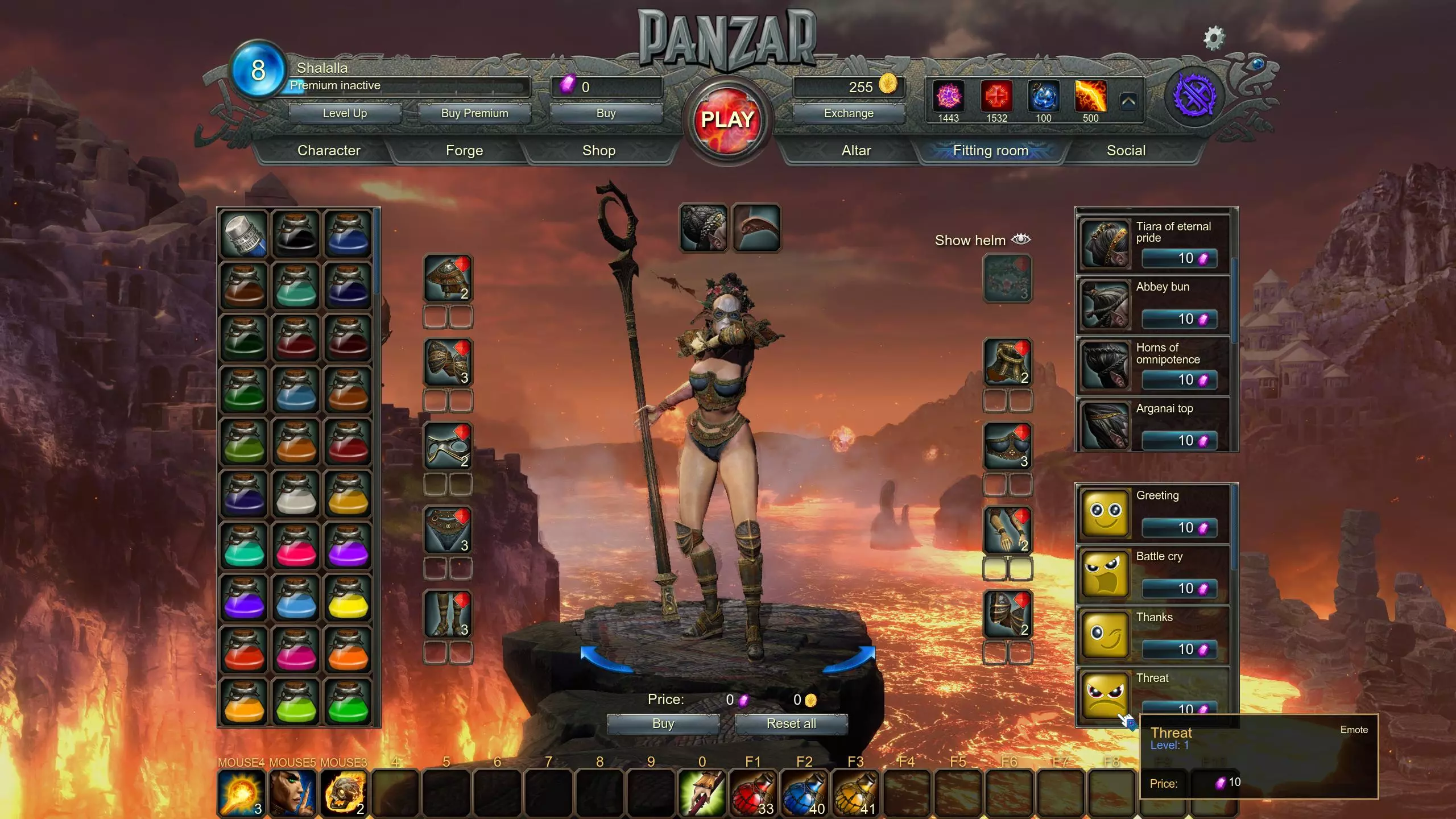Toggle the Show helm eye icon
This screenshot has width=1456, height=819.
(x=1021, y=239)
